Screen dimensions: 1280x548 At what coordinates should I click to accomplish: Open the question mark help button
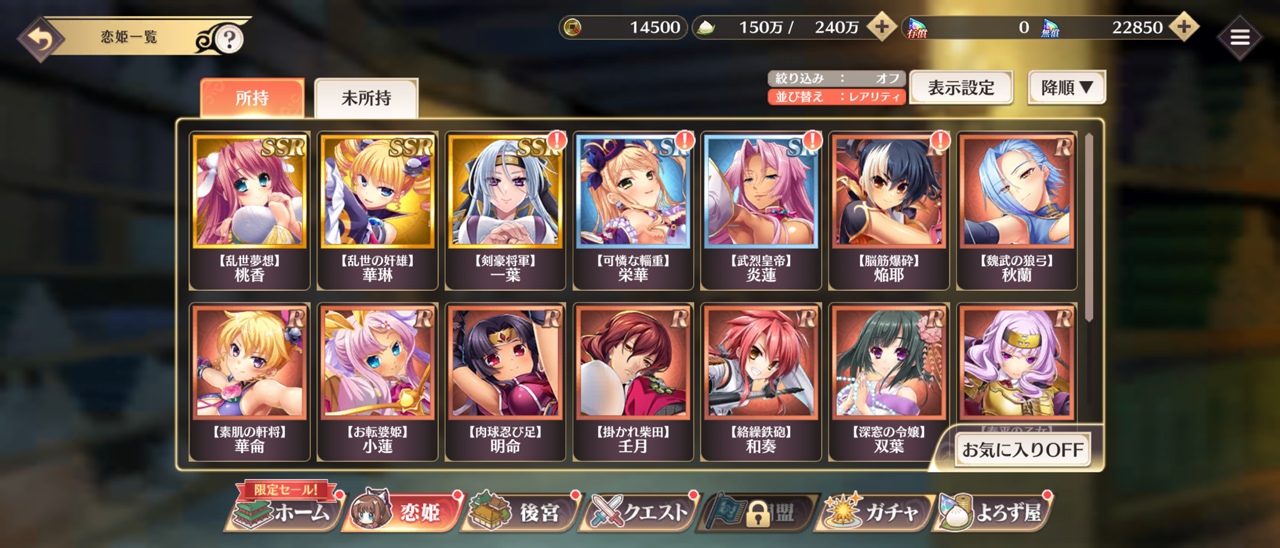tap(229, 39)
